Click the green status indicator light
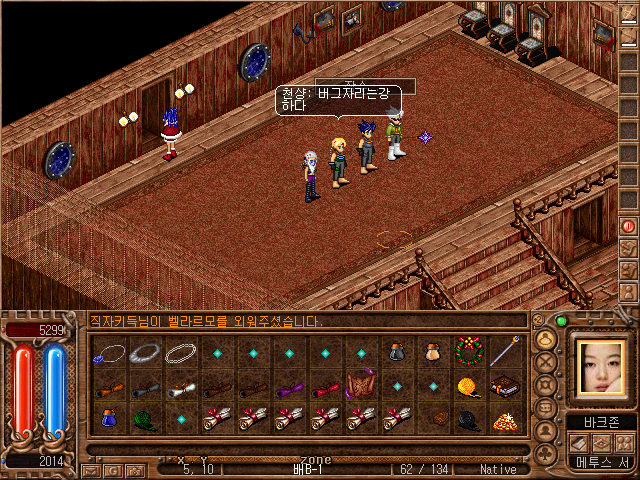Image resolution: width=640 pixels, height=480 pixels. (561, 321)
